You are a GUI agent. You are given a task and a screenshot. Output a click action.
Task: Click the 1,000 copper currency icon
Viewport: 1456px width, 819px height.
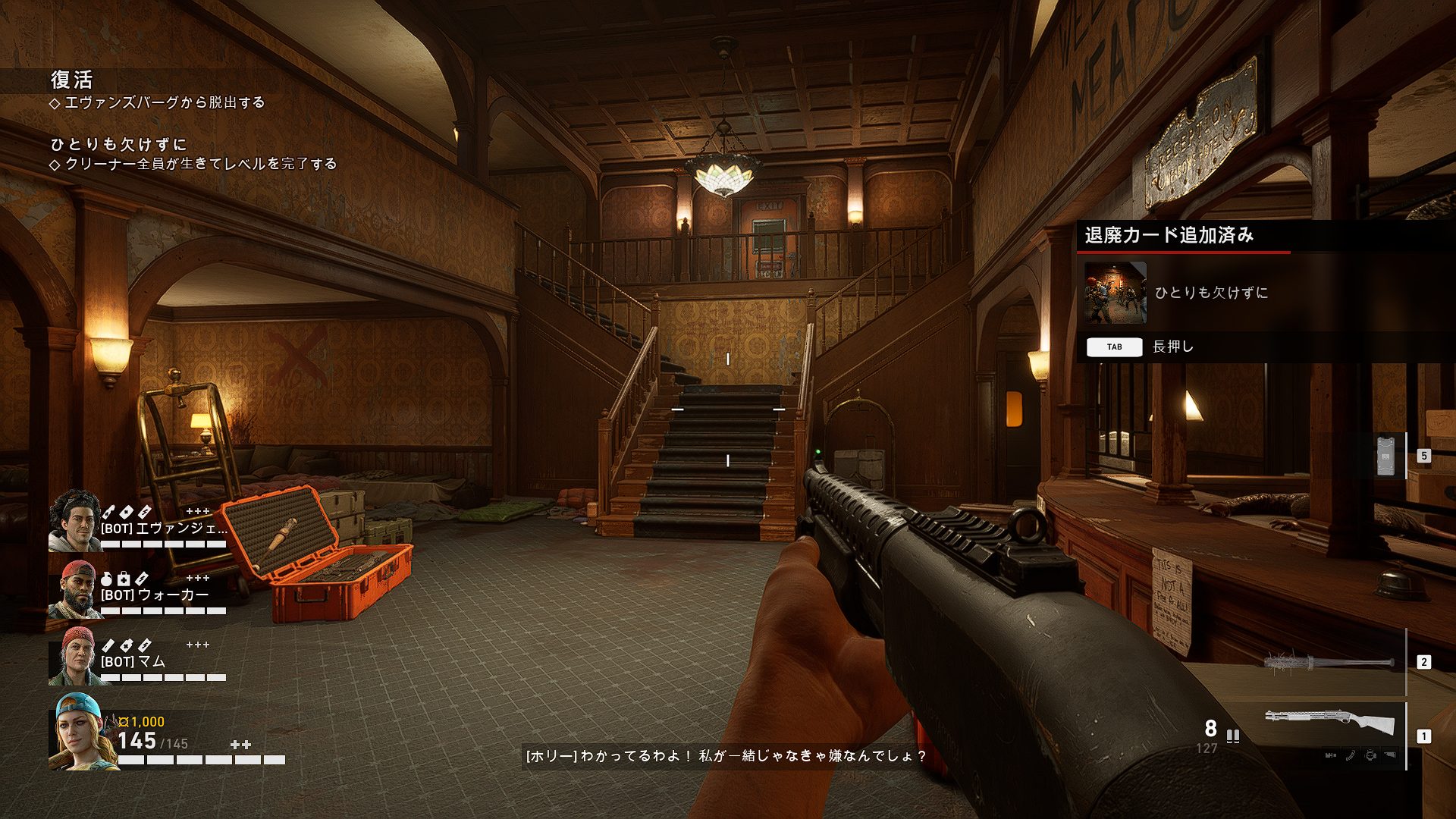click(x=124, y=722)
